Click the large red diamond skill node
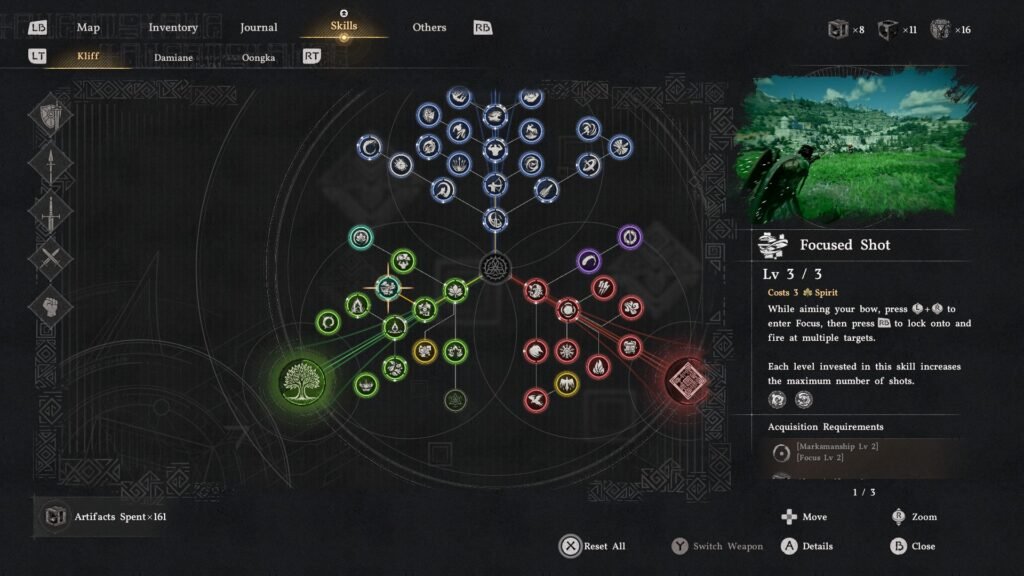Screen dimensions: 1024x576 (687, 381)
